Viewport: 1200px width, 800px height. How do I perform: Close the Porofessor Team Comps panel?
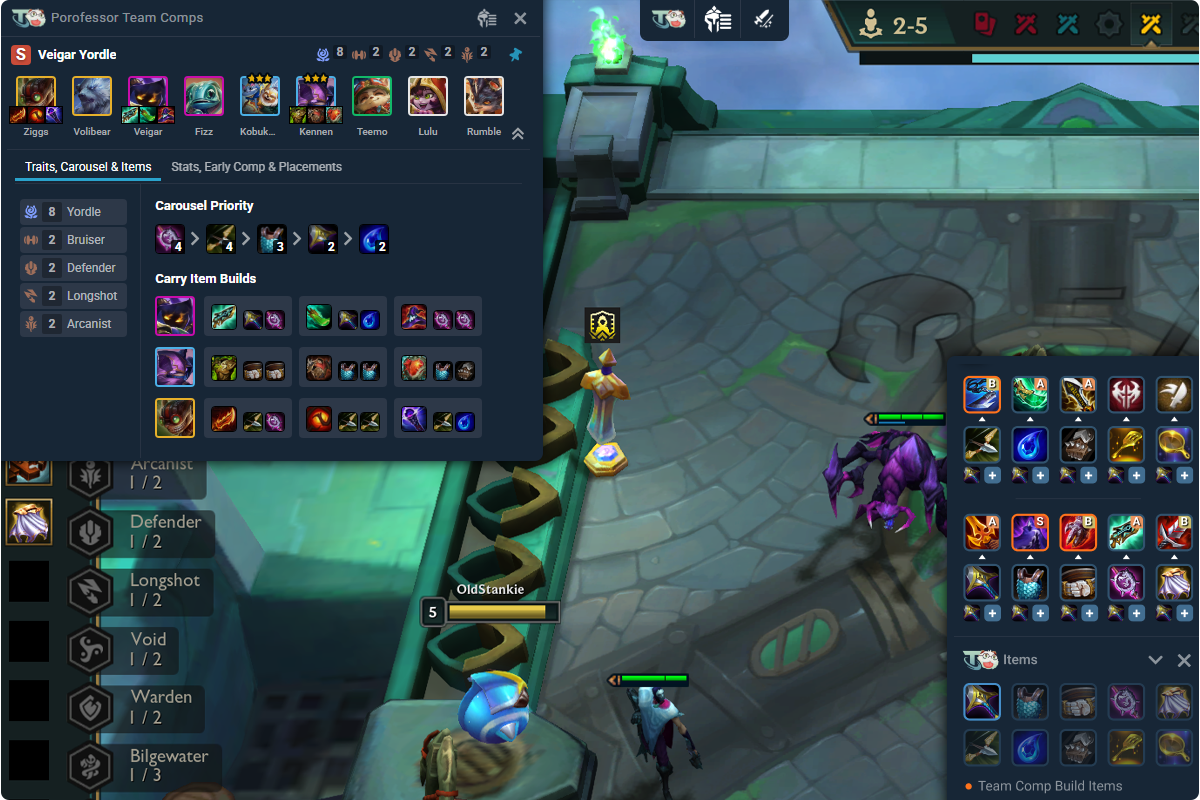(520, 18)
